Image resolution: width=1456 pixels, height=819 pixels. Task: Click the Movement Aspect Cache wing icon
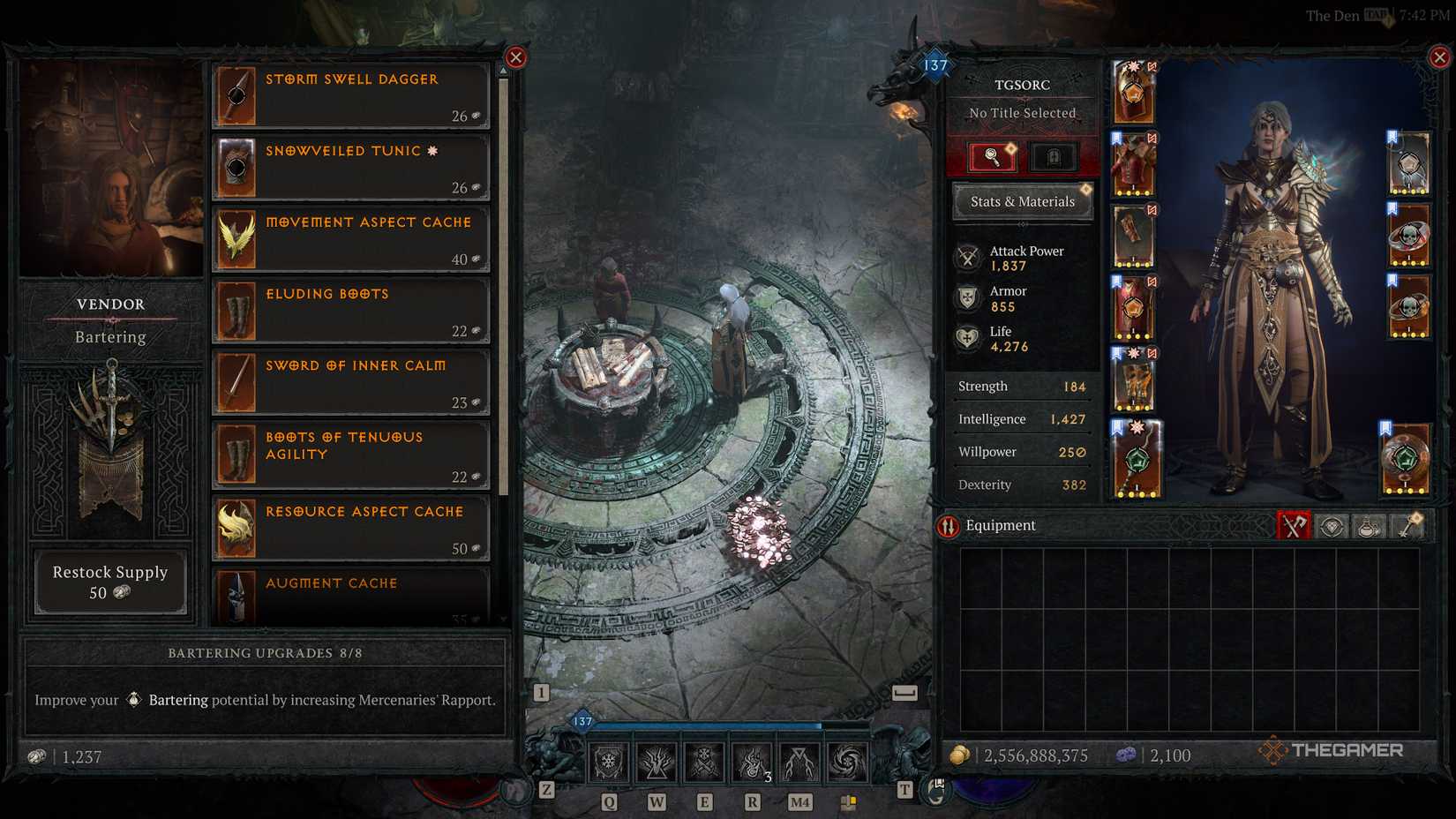click(235, 238)
